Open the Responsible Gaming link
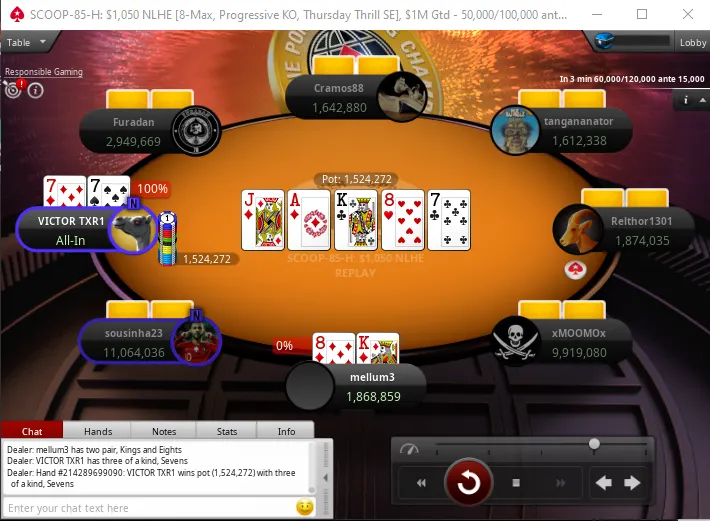 [x=44, y=72]
